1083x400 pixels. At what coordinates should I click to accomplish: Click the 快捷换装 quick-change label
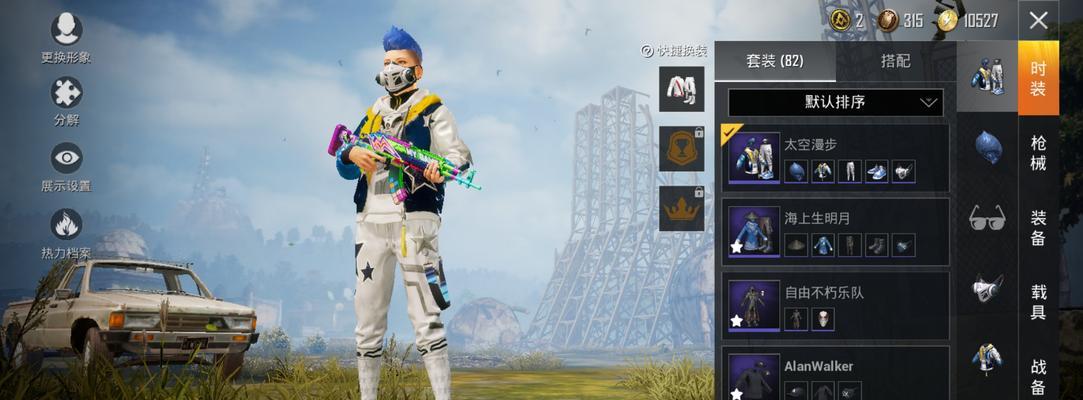tap(675, 51)
